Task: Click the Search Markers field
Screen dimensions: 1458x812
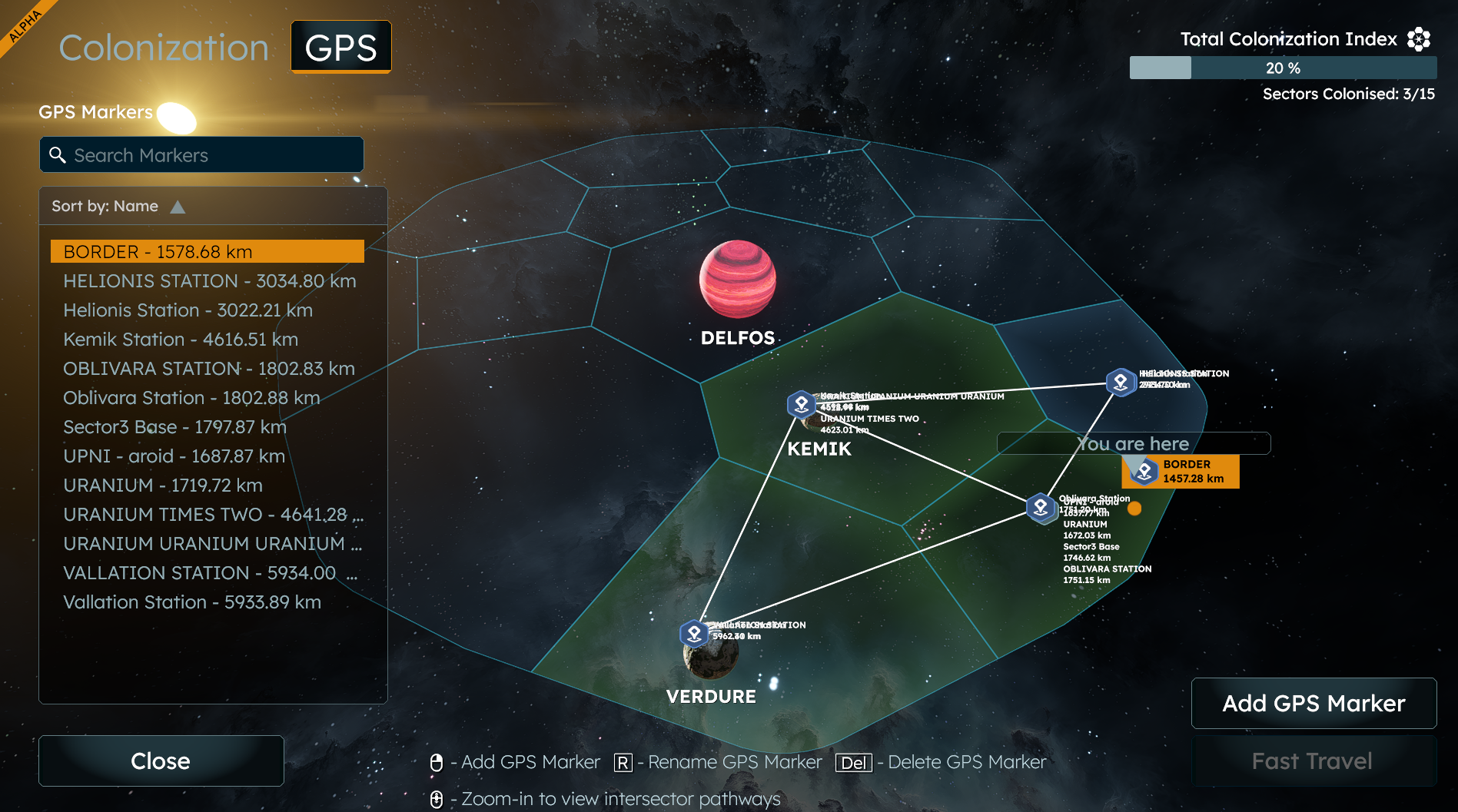Action: (201, 155)
